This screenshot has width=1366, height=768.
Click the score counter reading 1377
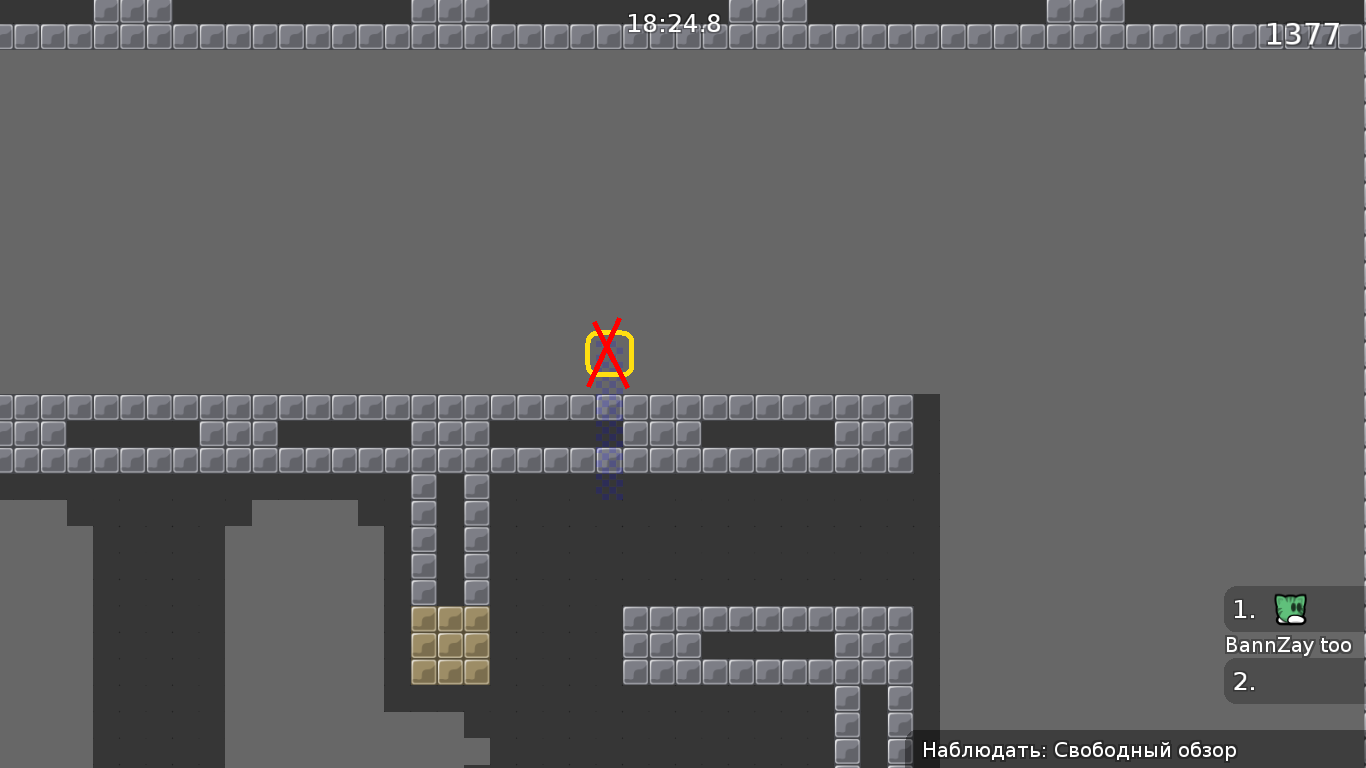coord(1303,34)
